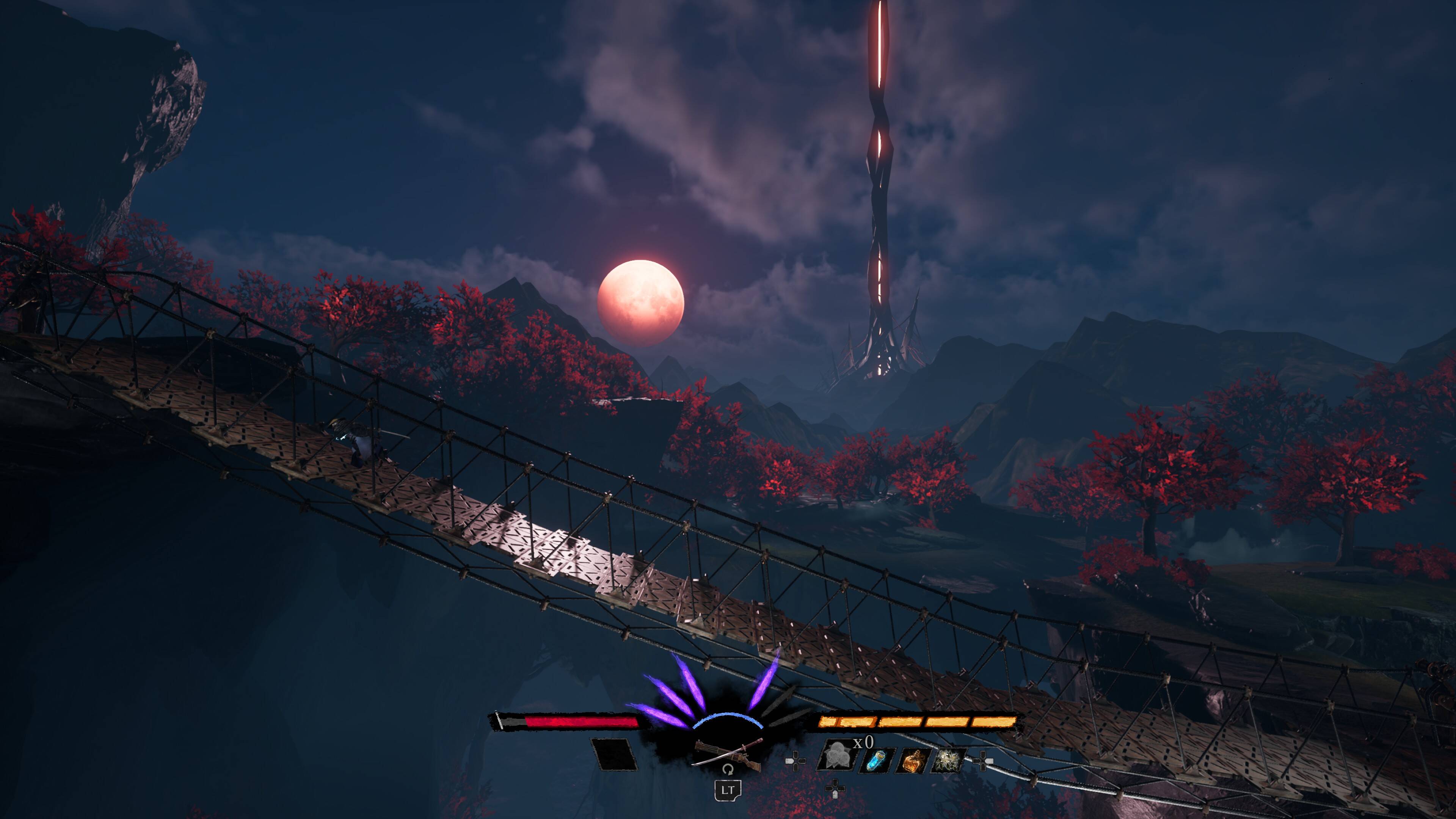Choose the orange potion flask slot
Viewport: 1456px width, 819px height.
(x=911, y=760)
